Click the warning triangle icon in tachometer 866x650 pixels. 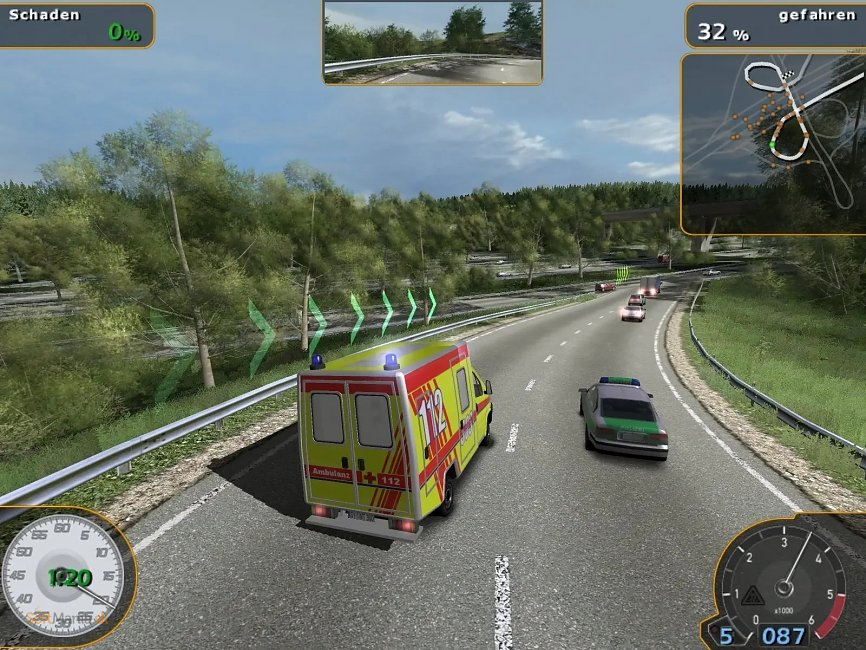753,596
